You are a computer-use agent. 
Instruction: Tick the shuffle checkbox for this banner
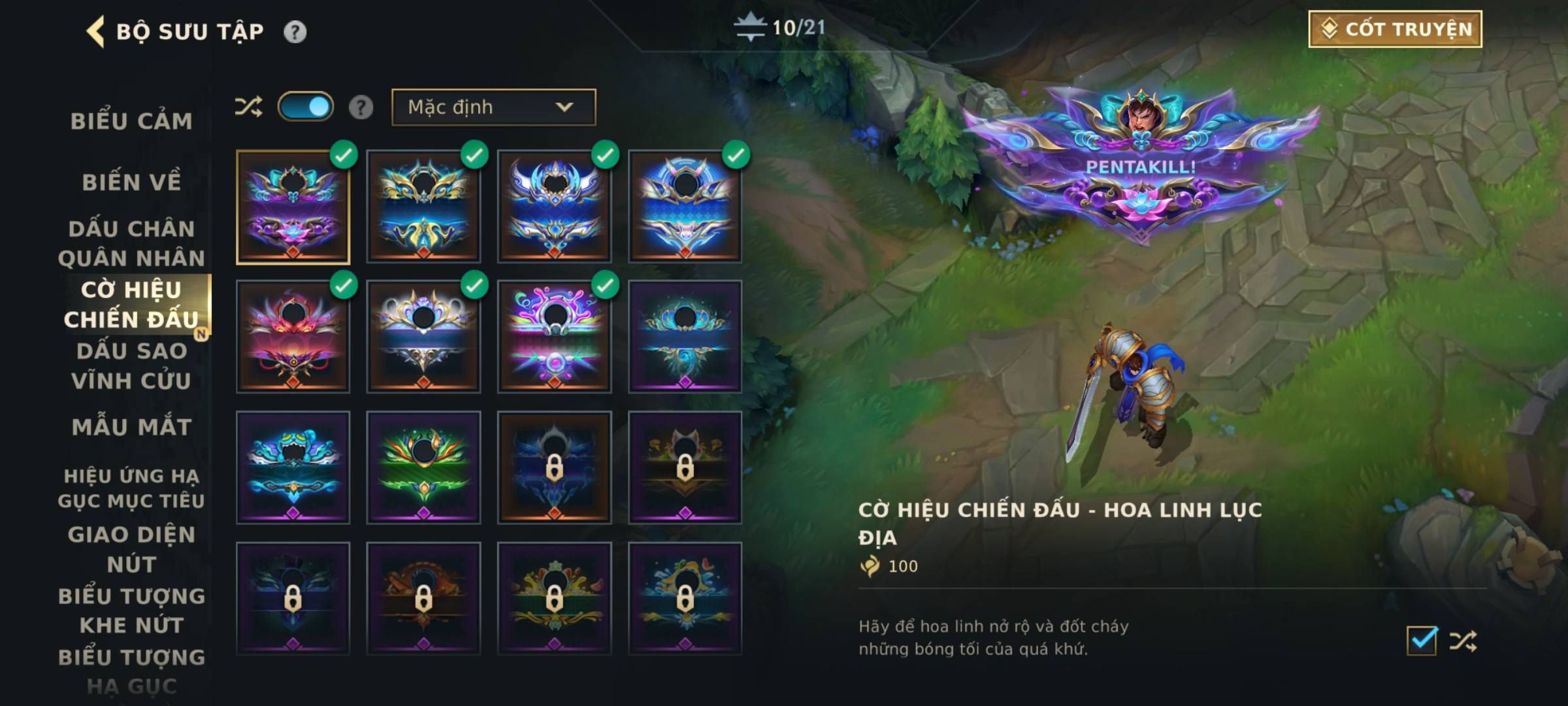(x=1422, y=640)
